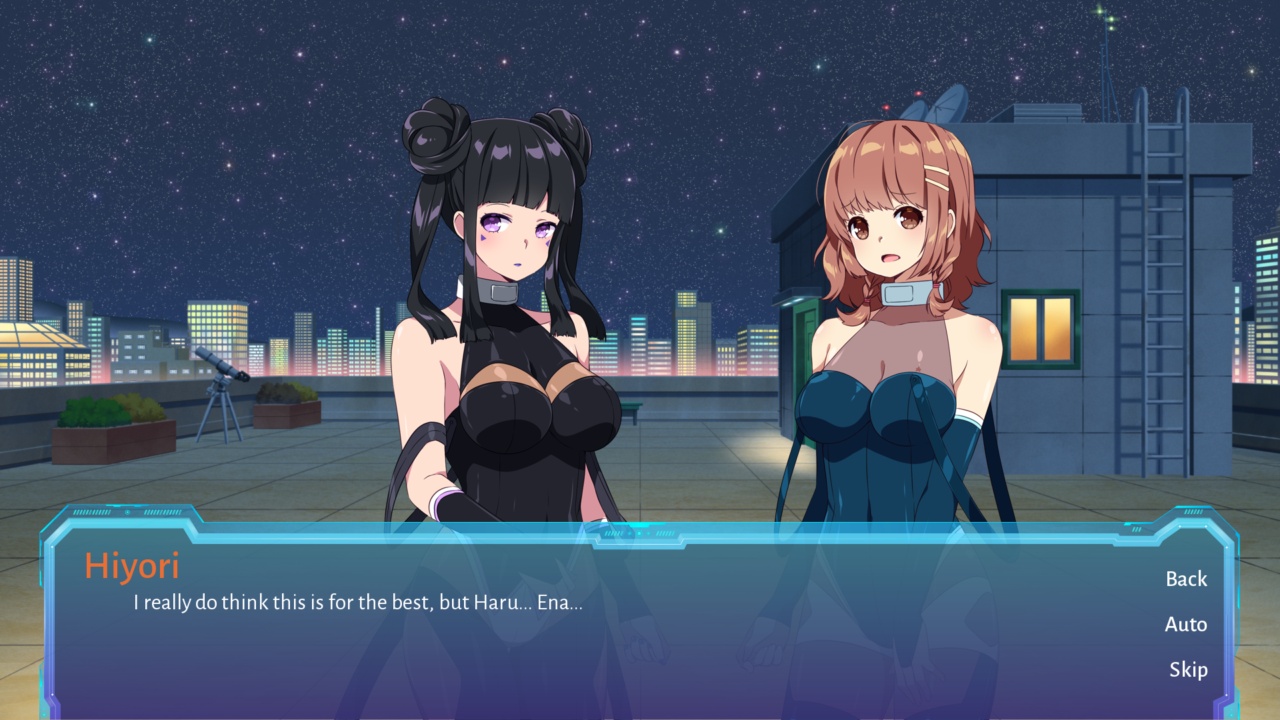Select the Hiyori name label

(x=131, y=567)
